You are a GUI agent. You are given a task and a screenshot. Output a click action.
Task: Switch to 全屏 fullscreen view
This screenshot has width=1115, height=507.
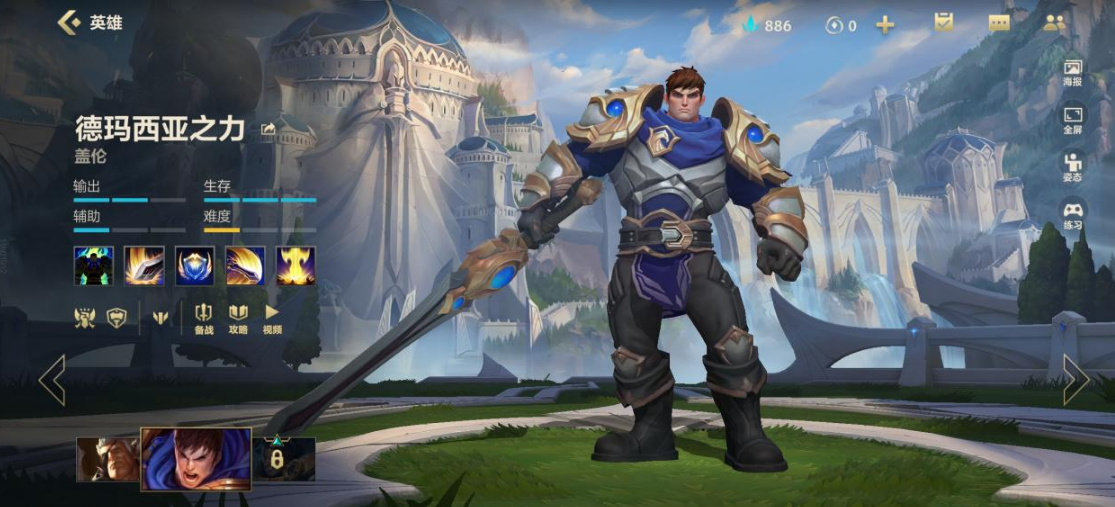(1072, 120)
